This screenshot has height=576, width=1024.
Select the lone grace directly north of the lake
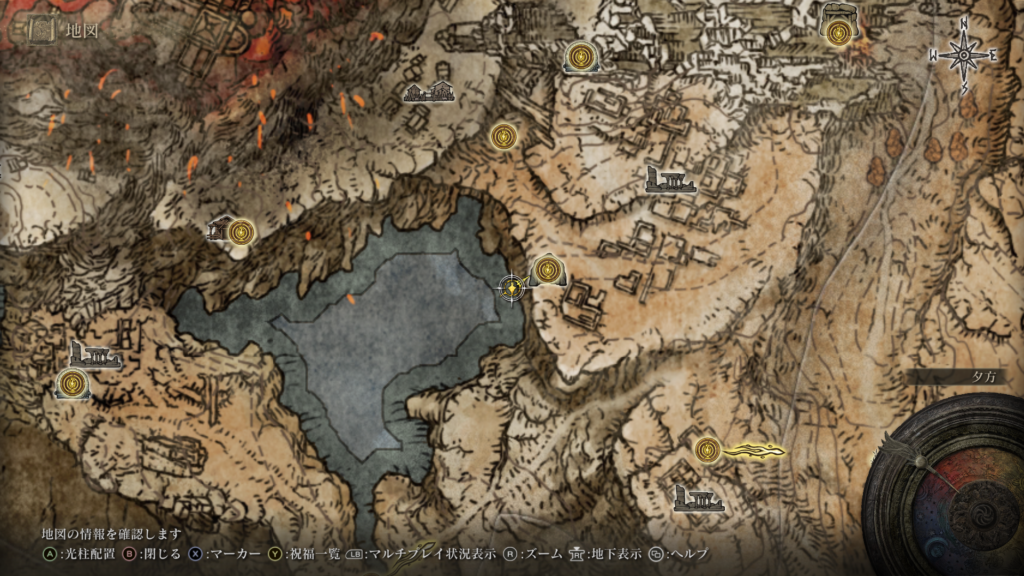click(504, 135)
